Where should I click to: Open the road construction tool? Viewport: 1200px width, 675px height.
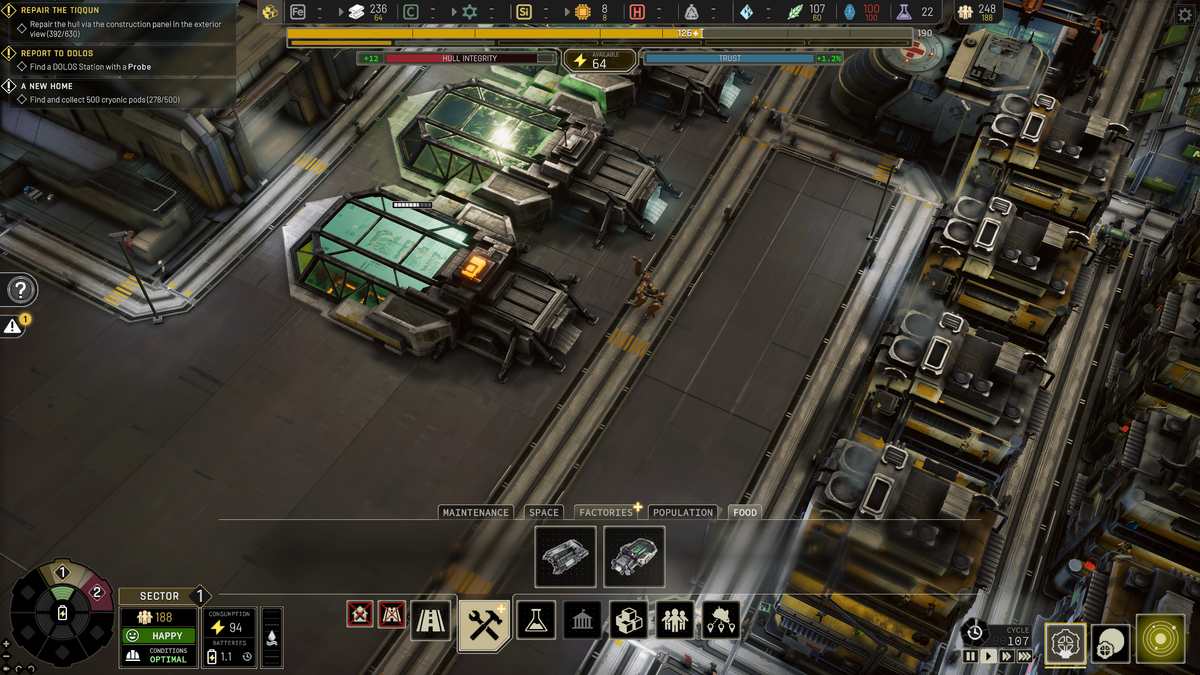tap(431, 622)
